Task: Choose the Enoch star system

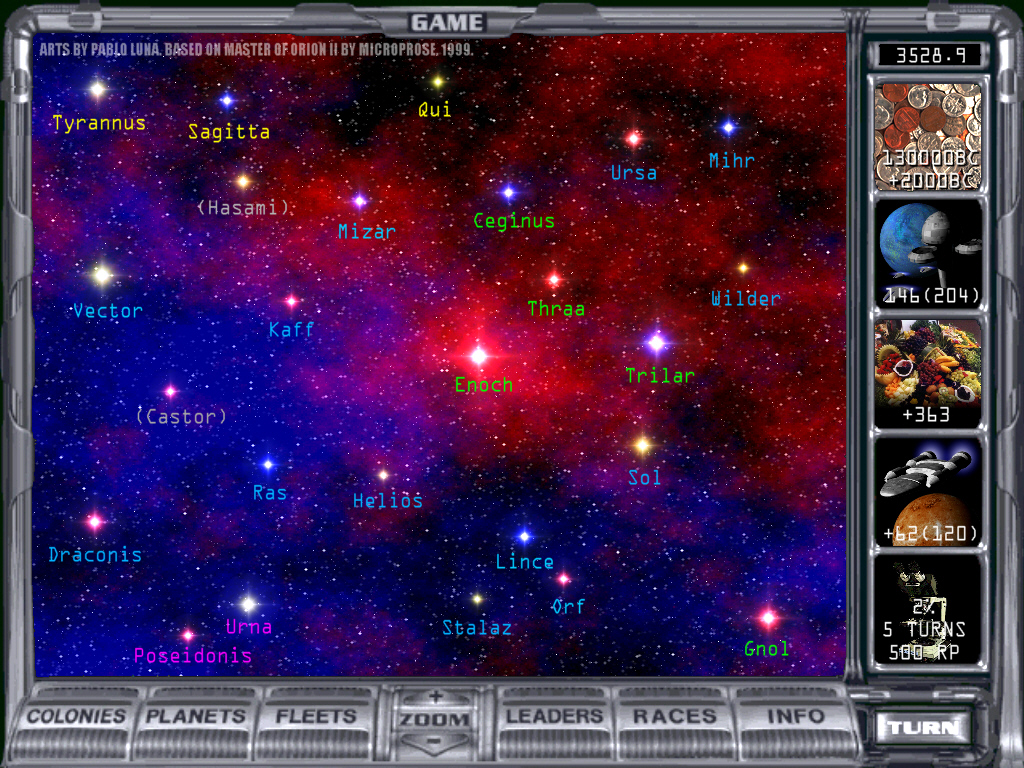Action: click(479, 355)
